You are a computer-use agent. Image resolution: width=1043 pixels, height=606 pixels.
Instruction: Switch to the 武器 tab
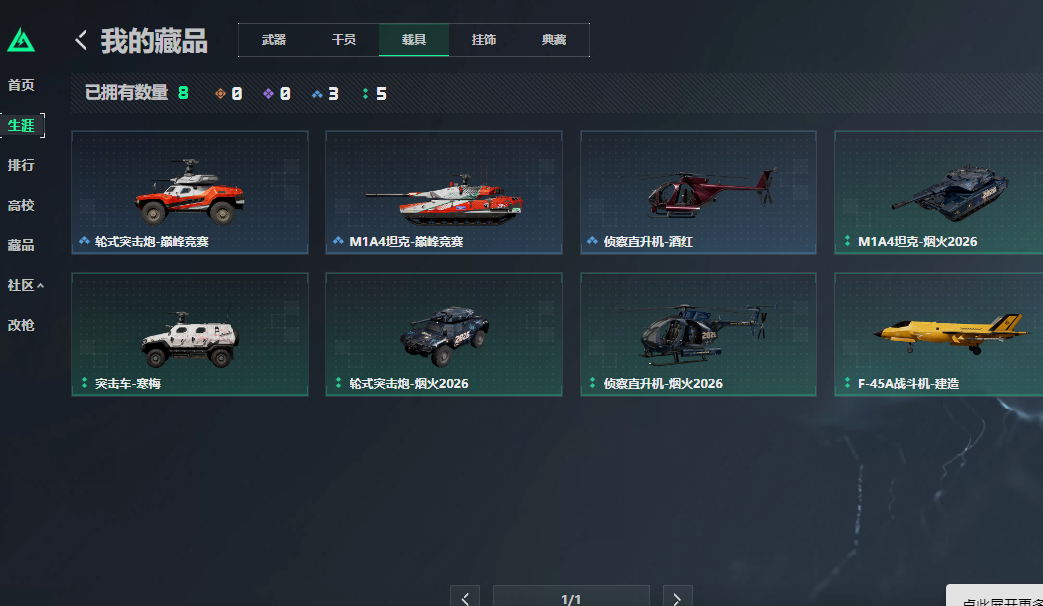tap(274, 40)
